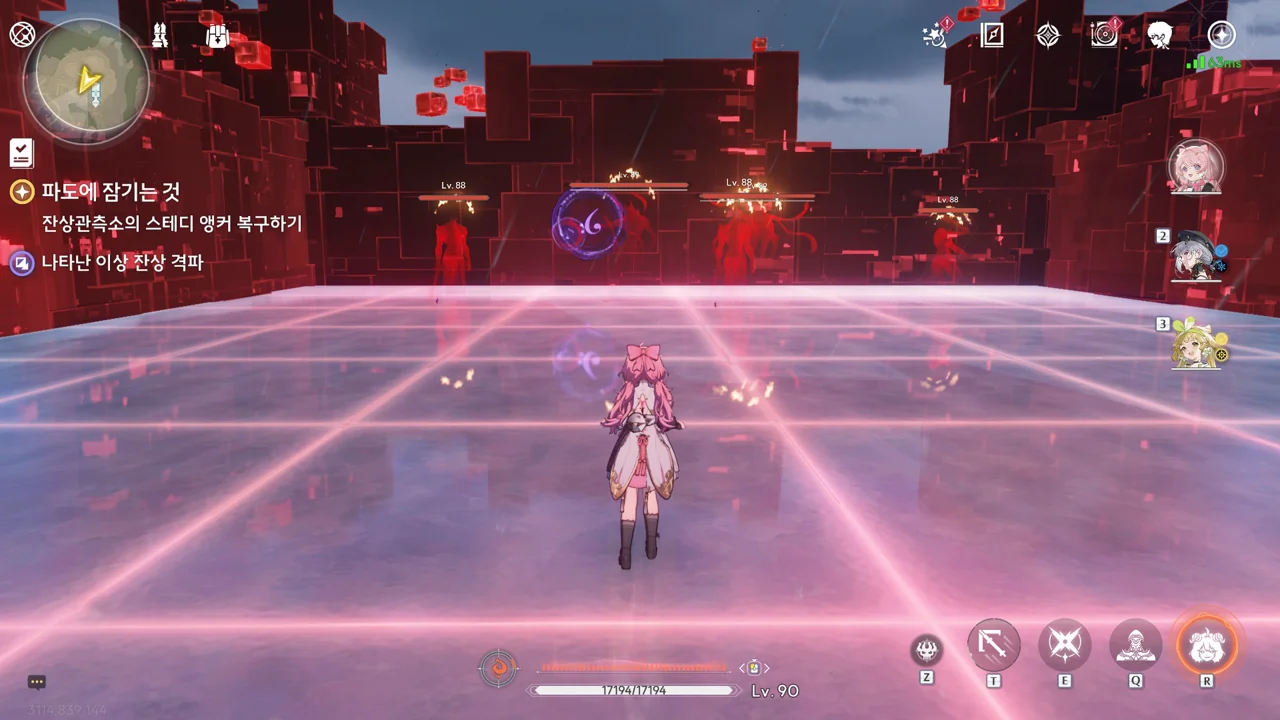Open the four-point star diamond icon
Screen dimensions: 1280x720
click(x=1047, y=36)
